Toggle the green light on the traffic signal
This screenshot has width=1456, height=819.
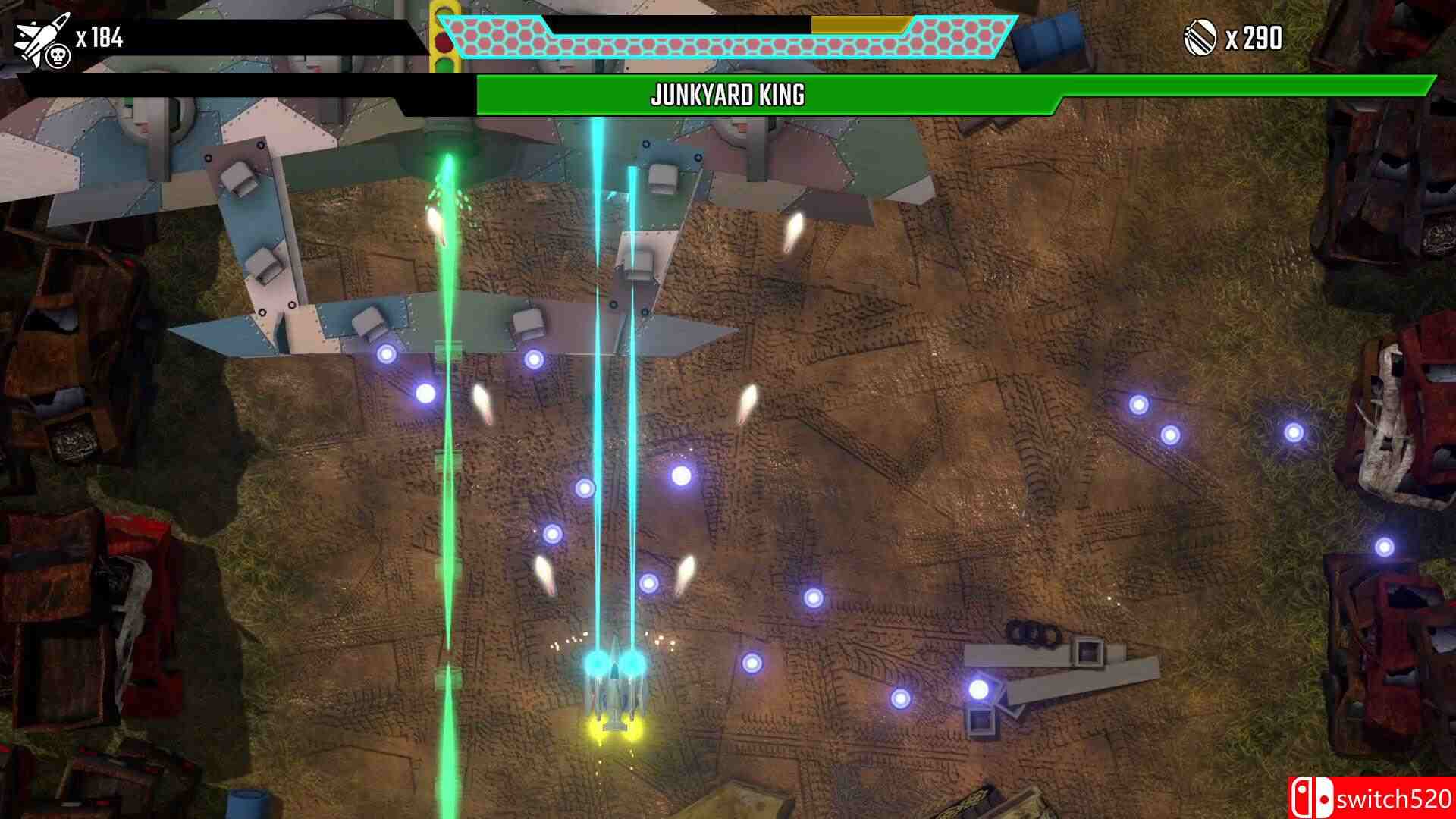click(443, 64)
